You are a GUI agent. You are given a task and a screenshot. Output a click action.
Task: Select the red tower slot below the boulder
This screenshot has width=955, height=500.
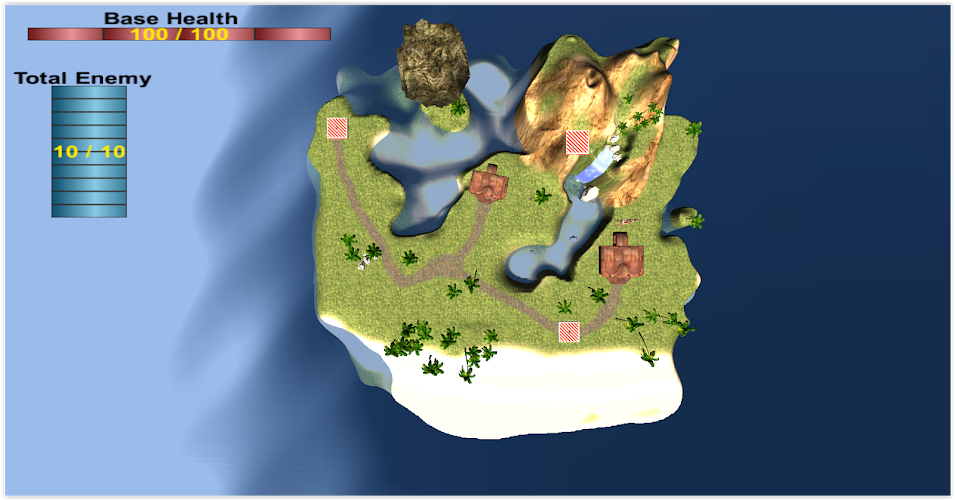[337, 128]
